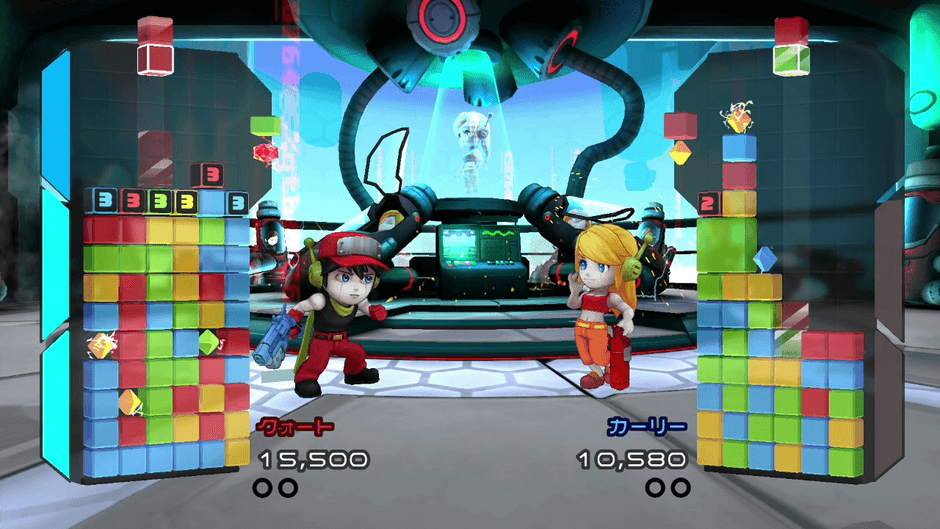This screenshot has height=529, width=940.
Task: Select the countdown block numbered 2
Action: click(708, 204)
